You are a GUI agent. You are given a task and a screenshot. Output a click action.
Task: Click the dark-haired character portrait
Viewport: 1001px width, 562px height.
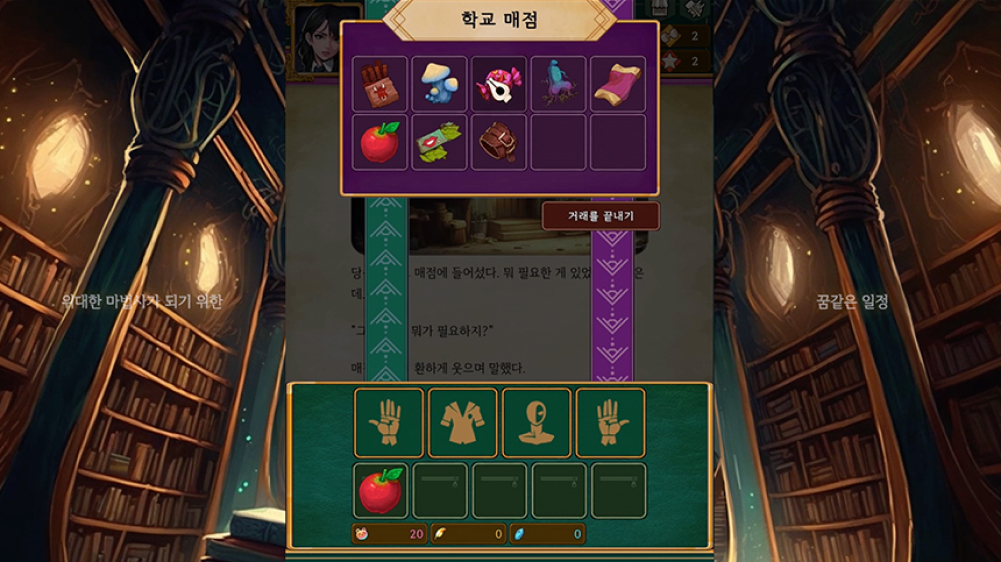pos(313,38)
